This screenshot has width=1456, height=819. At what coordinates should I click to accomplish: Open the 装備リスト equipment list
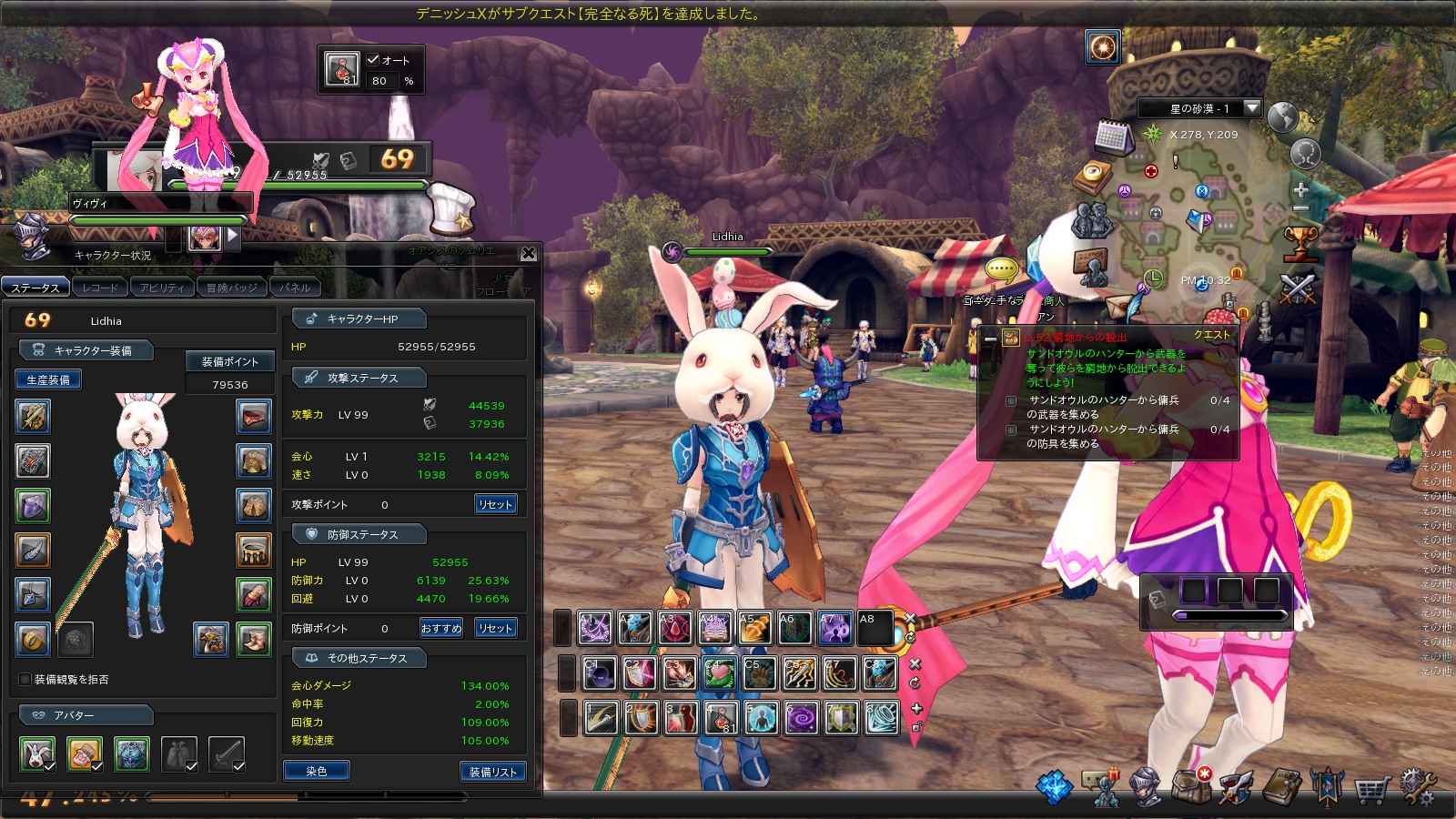pos(492,772)
